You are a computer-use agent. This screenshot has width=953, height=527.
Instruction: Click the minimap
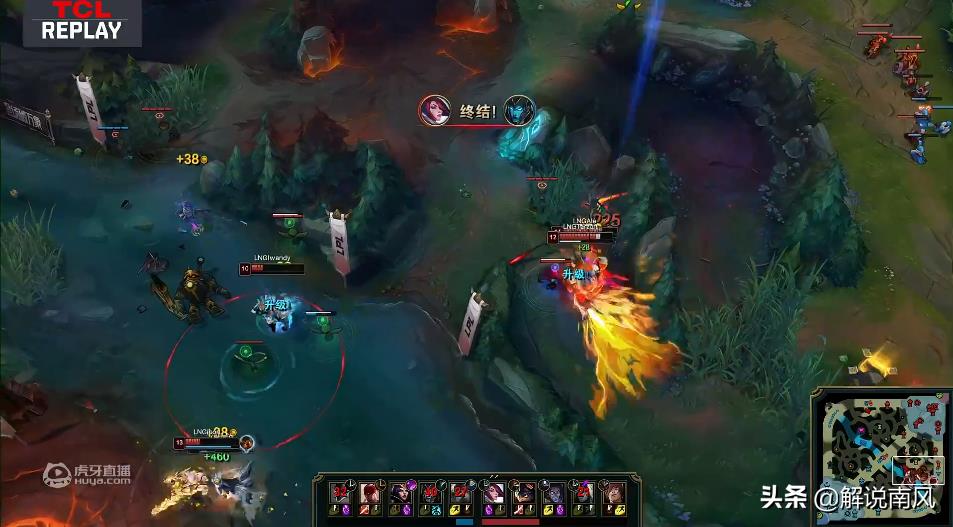[880, 457]
